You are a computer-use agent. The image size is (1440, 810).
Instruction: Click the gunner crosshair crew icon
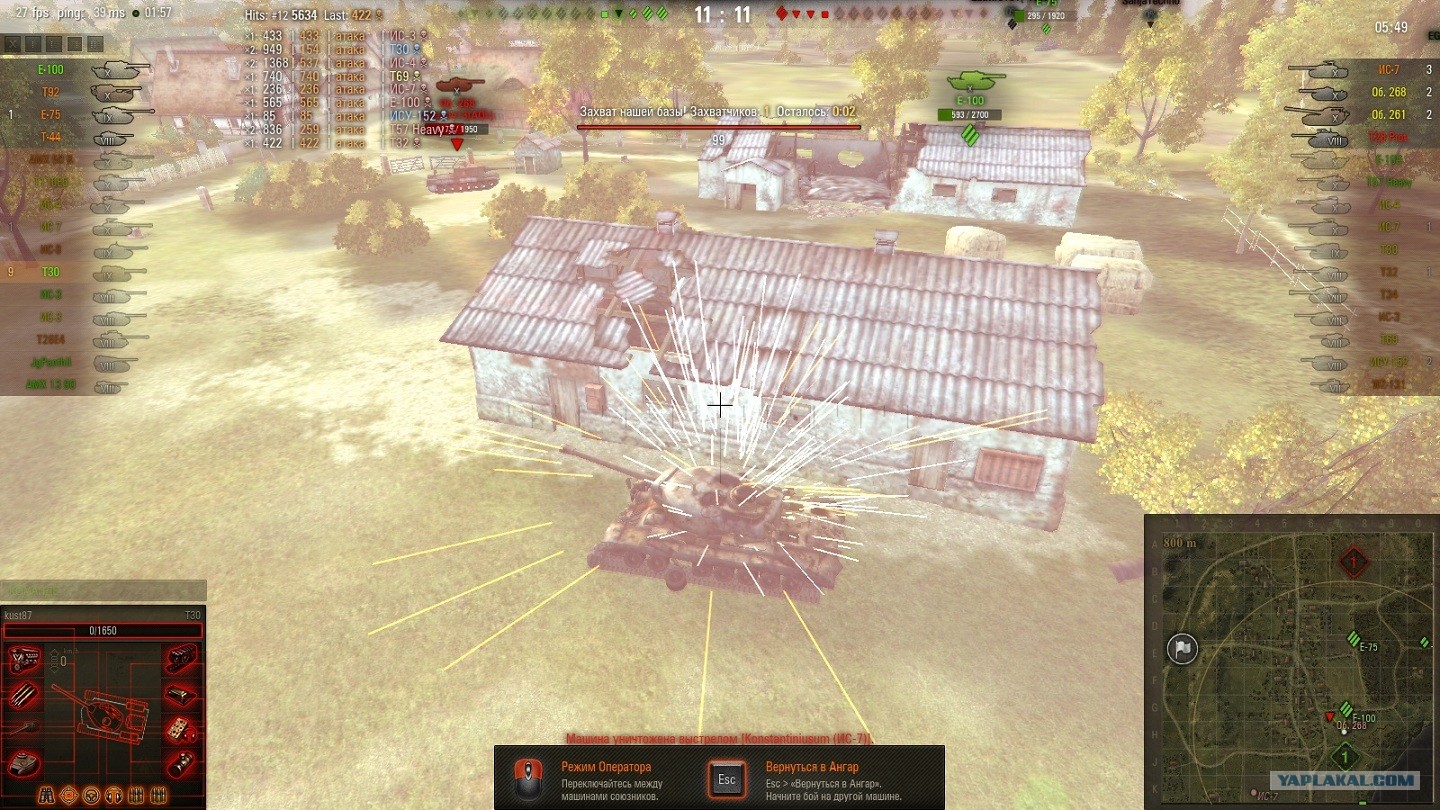(69, 796)
